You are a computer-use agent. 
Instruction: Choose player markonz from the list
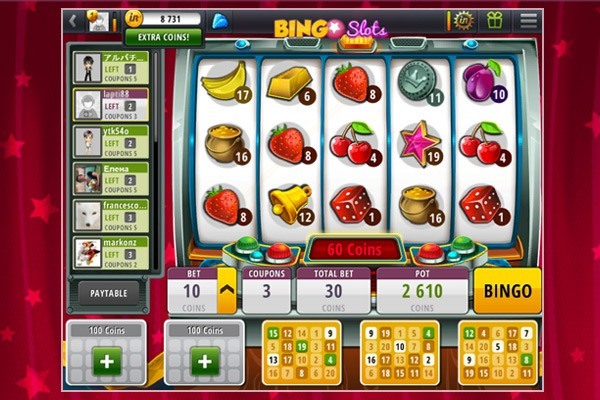click(112, 252)
